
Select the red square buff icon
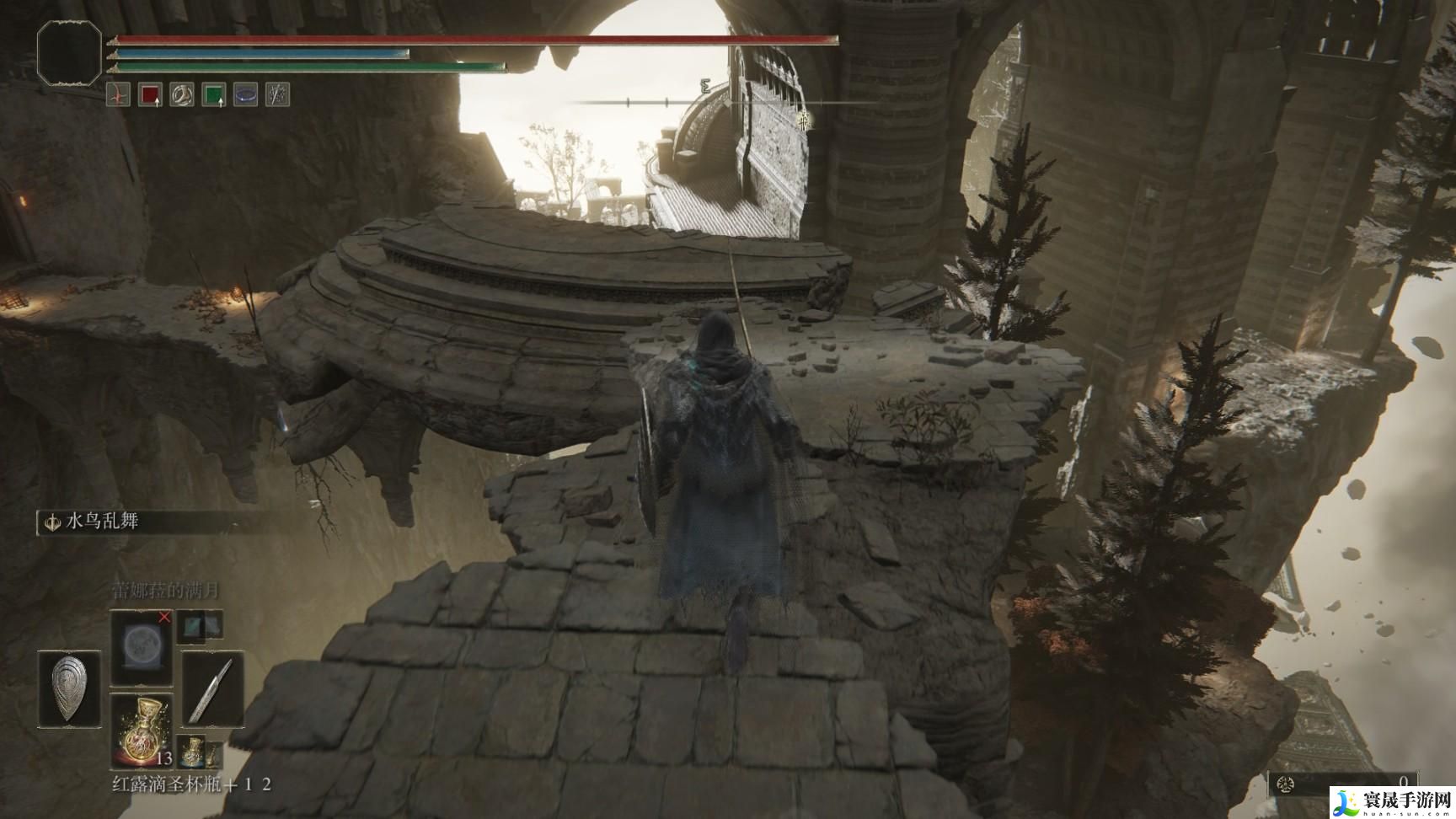150,94
